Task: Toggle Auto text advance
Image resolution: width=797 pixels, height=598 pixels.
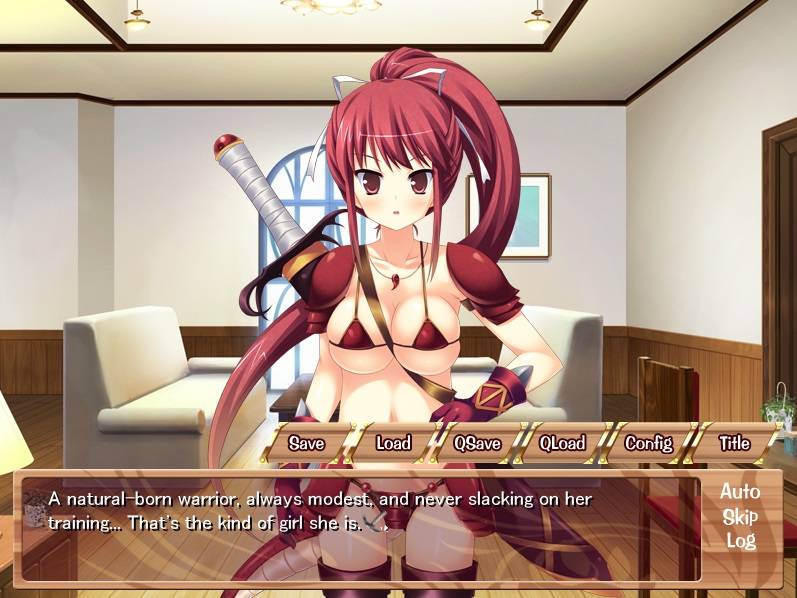Action: point(740,492)
